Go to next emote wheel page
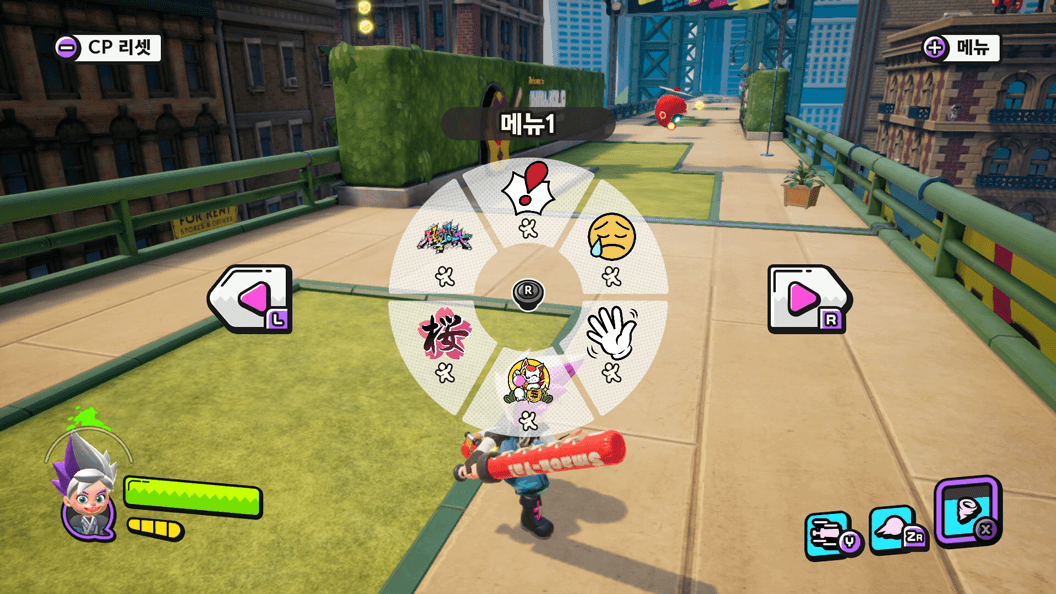The image size is (1056, 594). (x=807, y=298)
